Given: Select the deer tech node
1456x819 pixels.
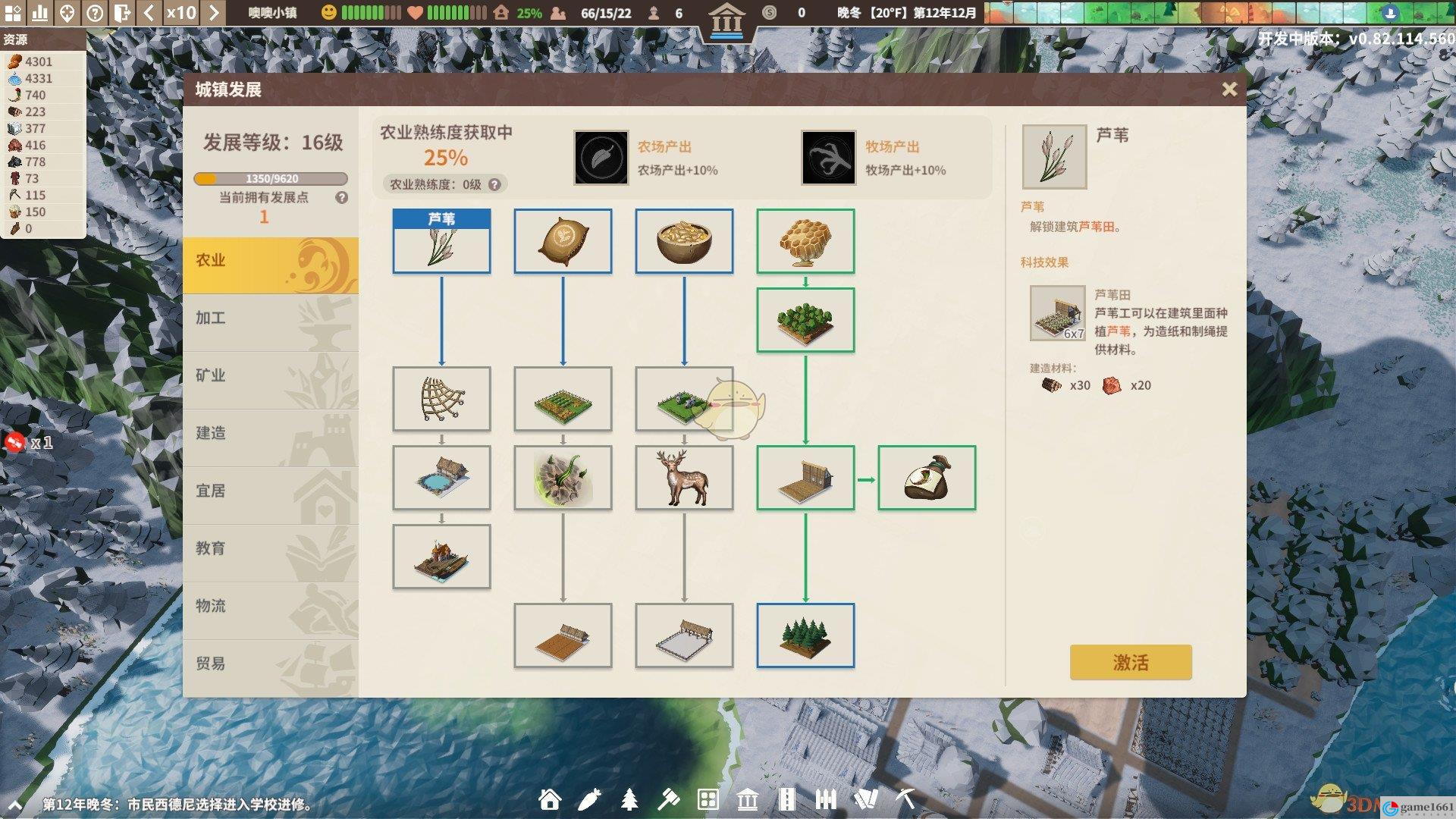Looking at the screenshot, I should [x=684, y=478].
